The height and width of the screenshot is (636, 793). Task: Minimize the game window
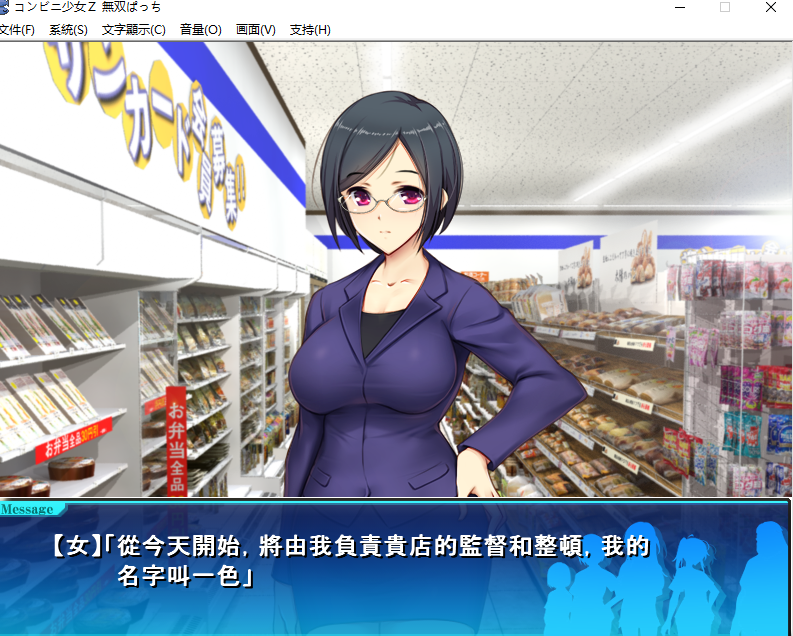pos(679,8)
